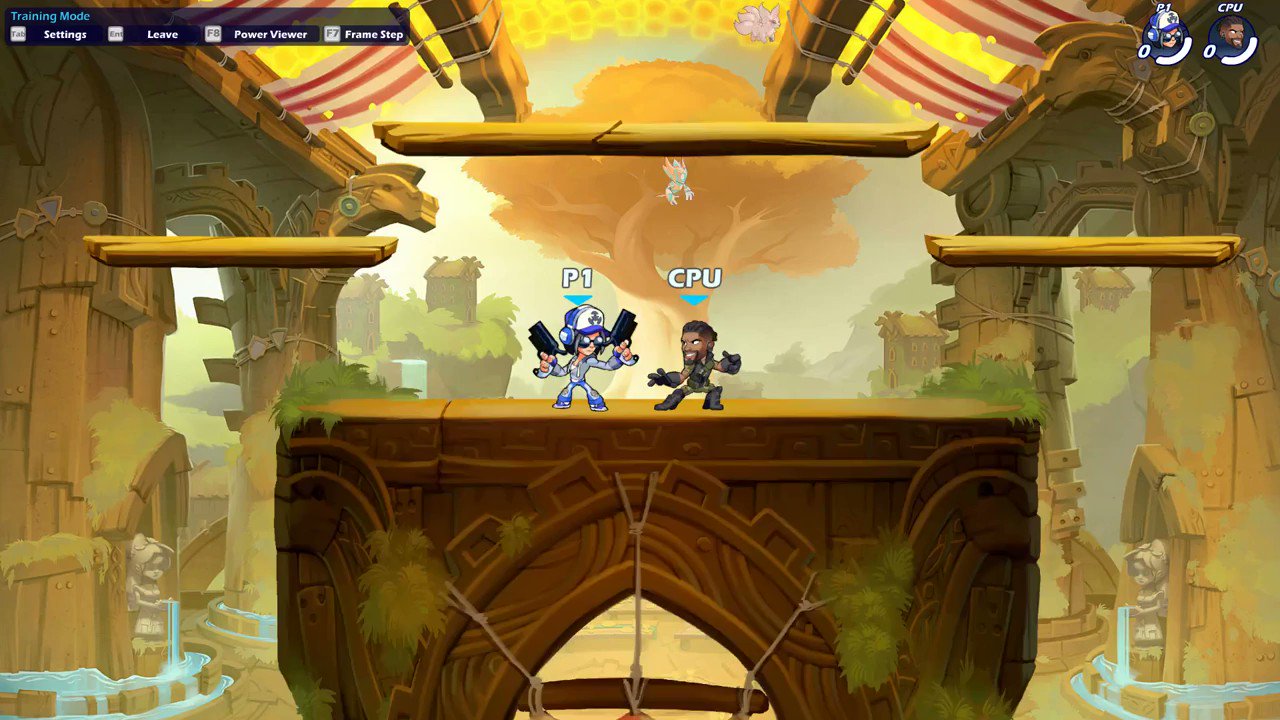1280x720 pixels.
Task: Click the P1 name tag above the fighter
Action: [x=578, y=279]
